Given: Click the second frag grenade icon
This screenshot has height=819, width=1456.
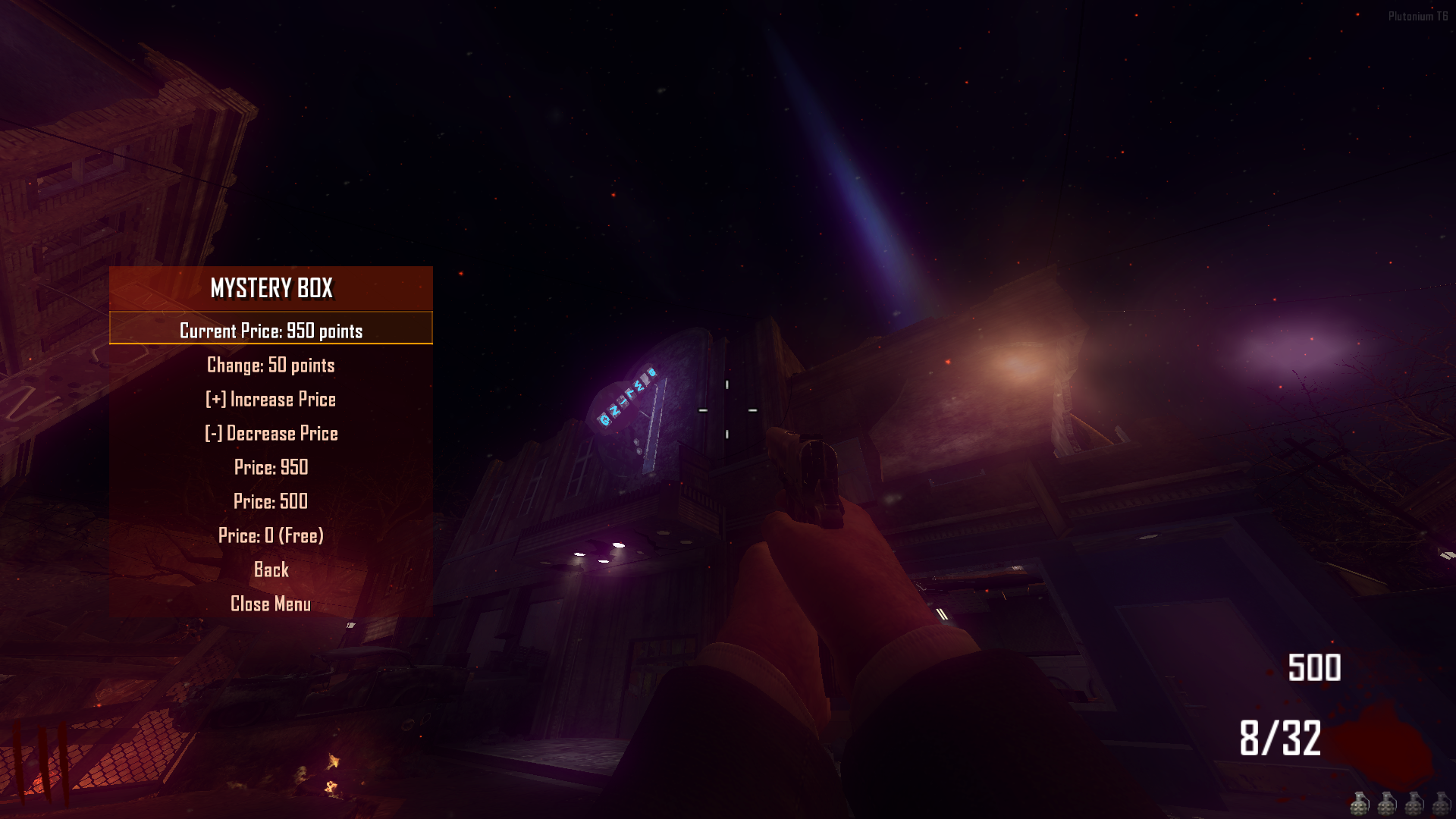Looking at the screenshot, I should (x=1386, y=805).
